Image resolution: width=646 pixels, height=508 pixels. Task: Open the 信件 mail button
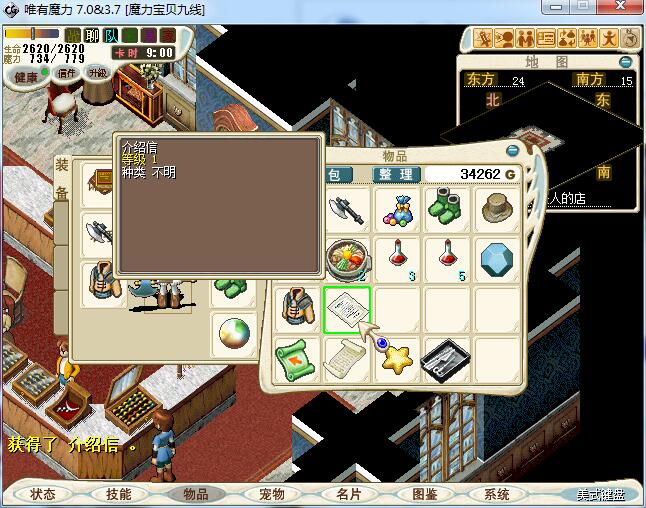click(67, 73)
